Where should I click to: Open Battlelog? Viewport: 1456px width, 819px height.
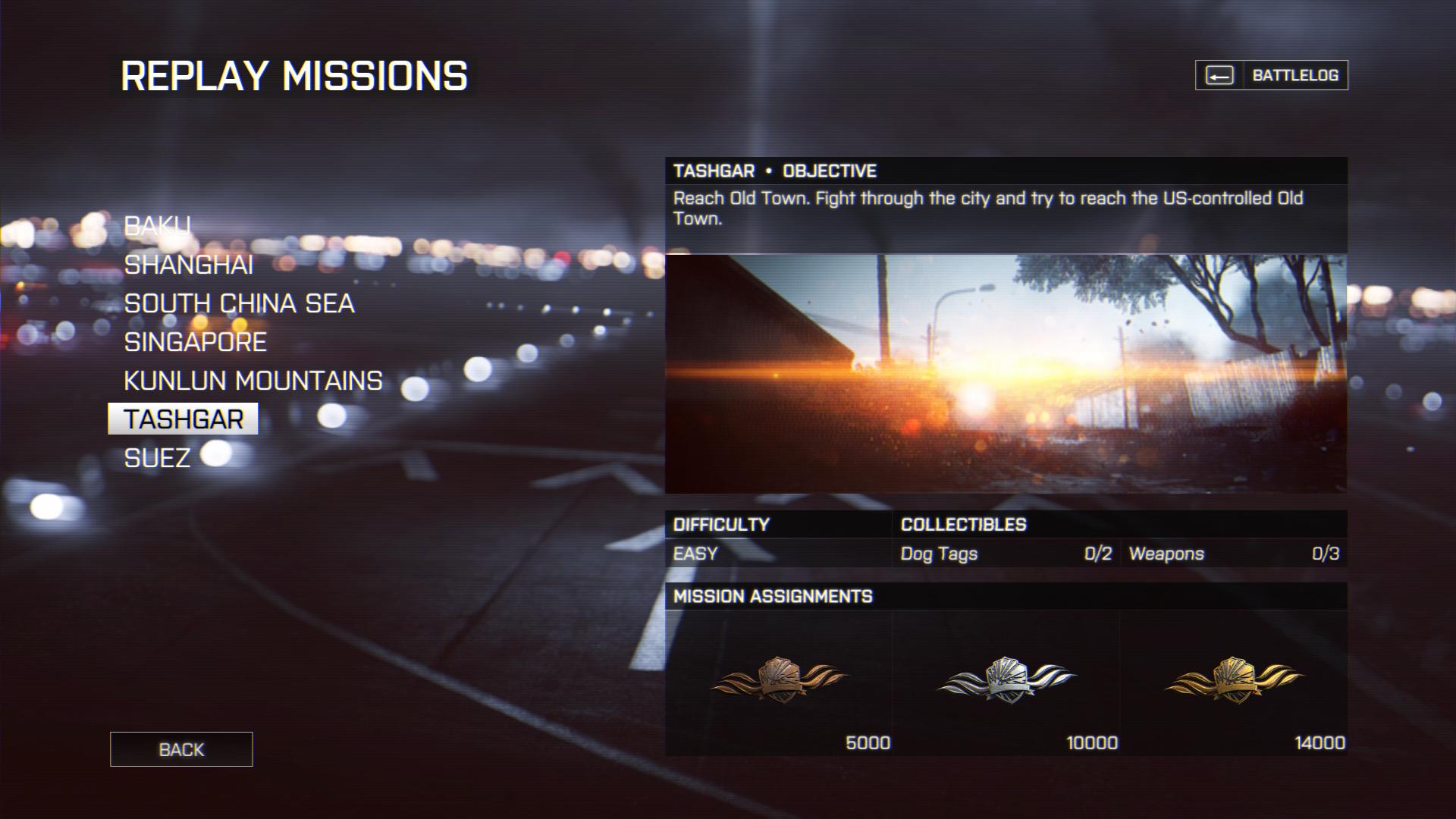1272,75
